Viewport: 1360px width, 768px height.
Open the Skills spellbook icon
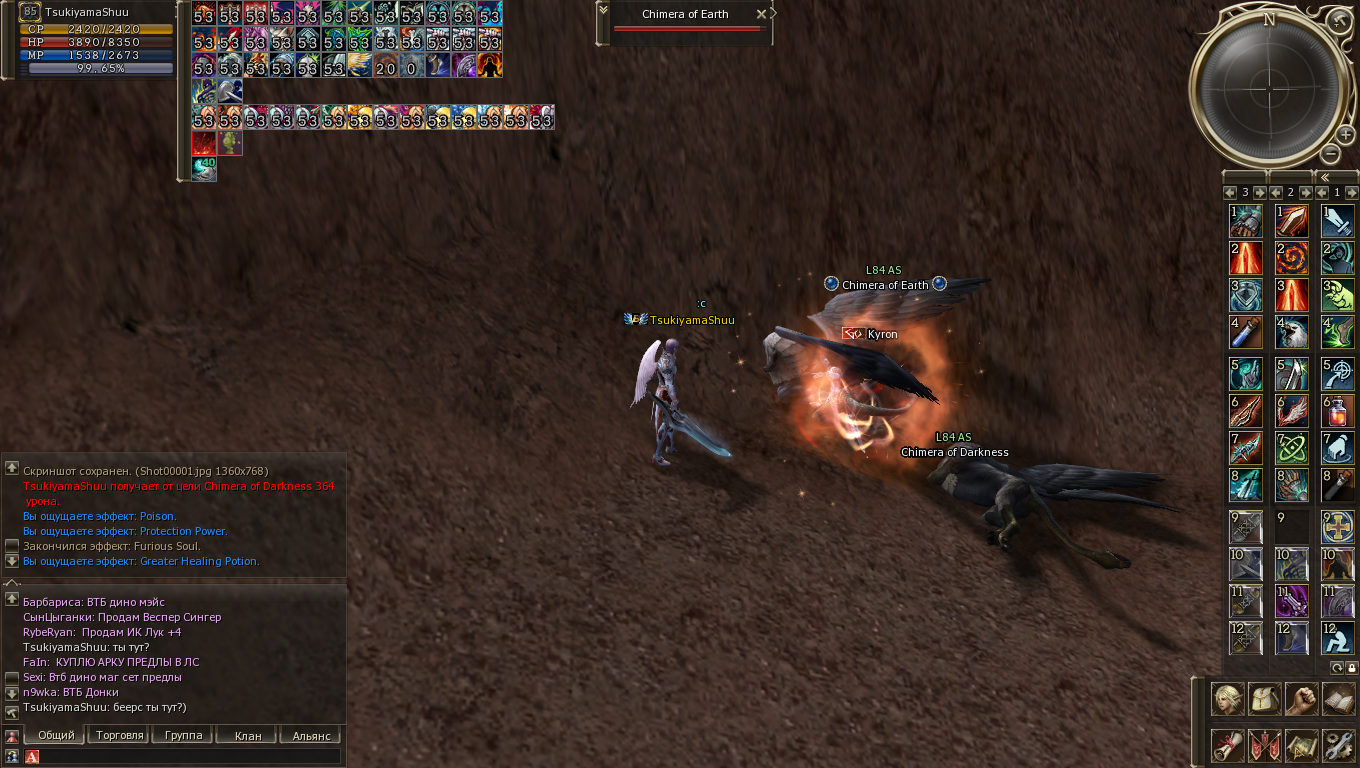click(1337, 698)
